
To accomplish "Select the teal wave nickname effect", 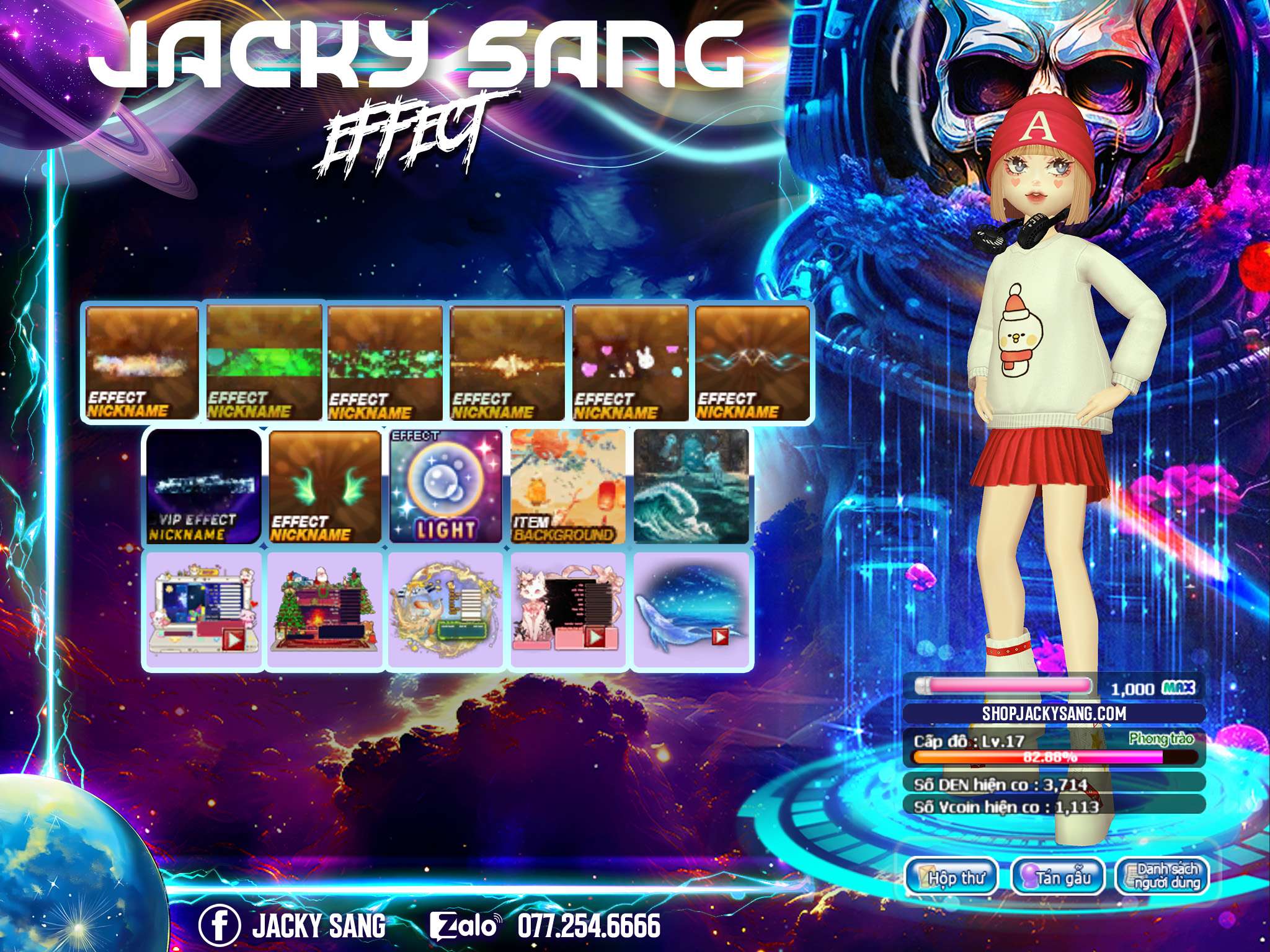I will pos(752,363).
